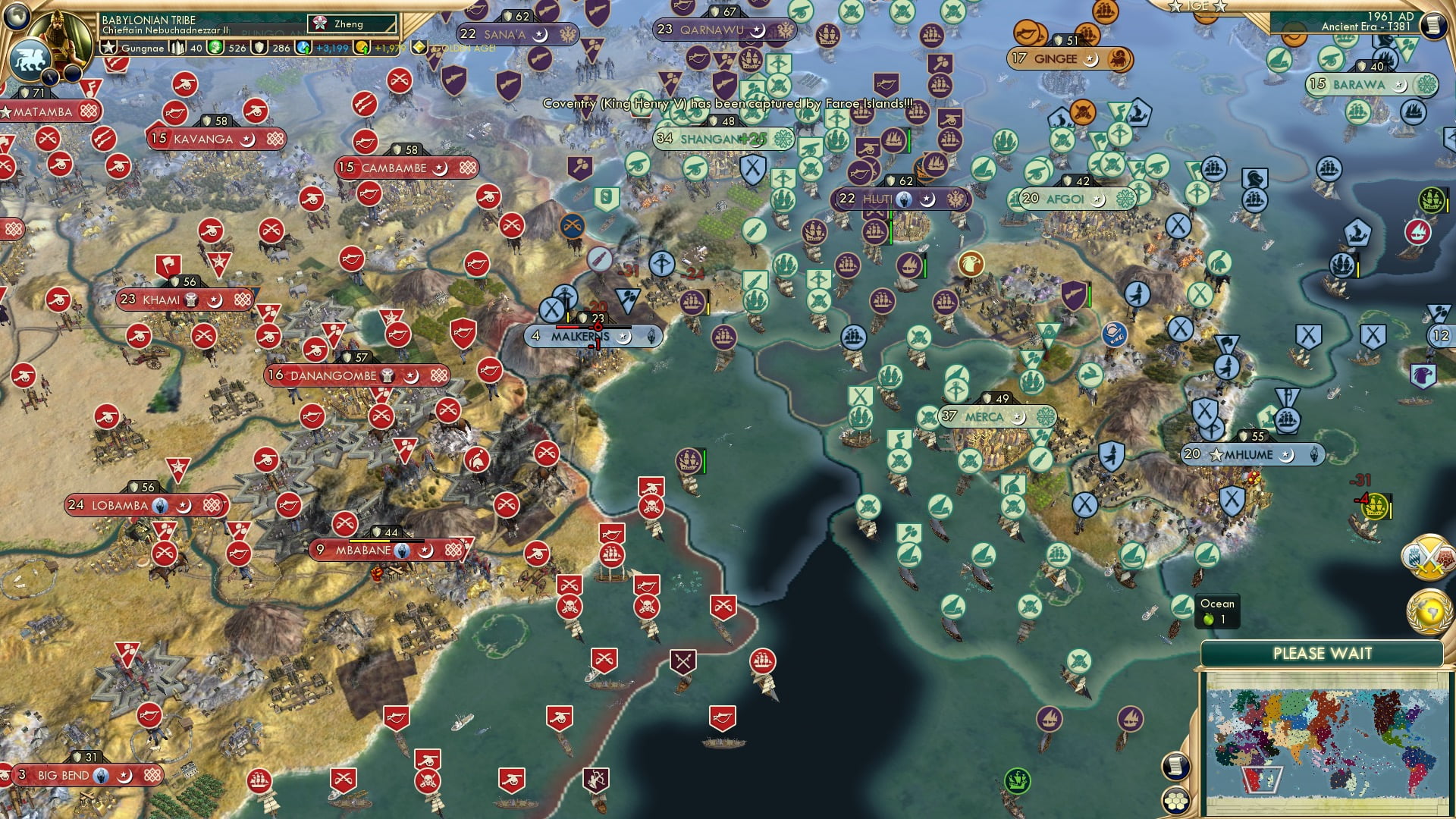Click the science flask showing +3,199
Viewport: 1456px width, 819px height.
pyautogui.click(x=303, y=48)
